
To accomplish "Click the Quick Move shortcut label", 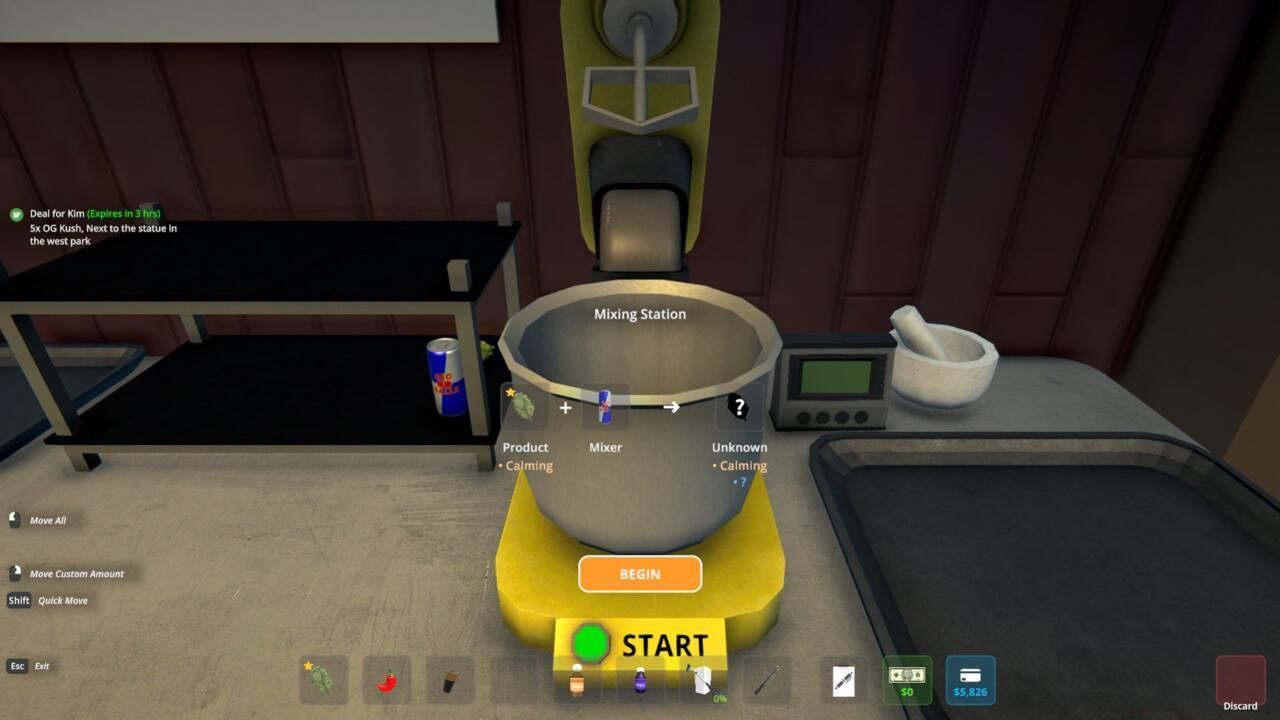I will click(60, 600).
